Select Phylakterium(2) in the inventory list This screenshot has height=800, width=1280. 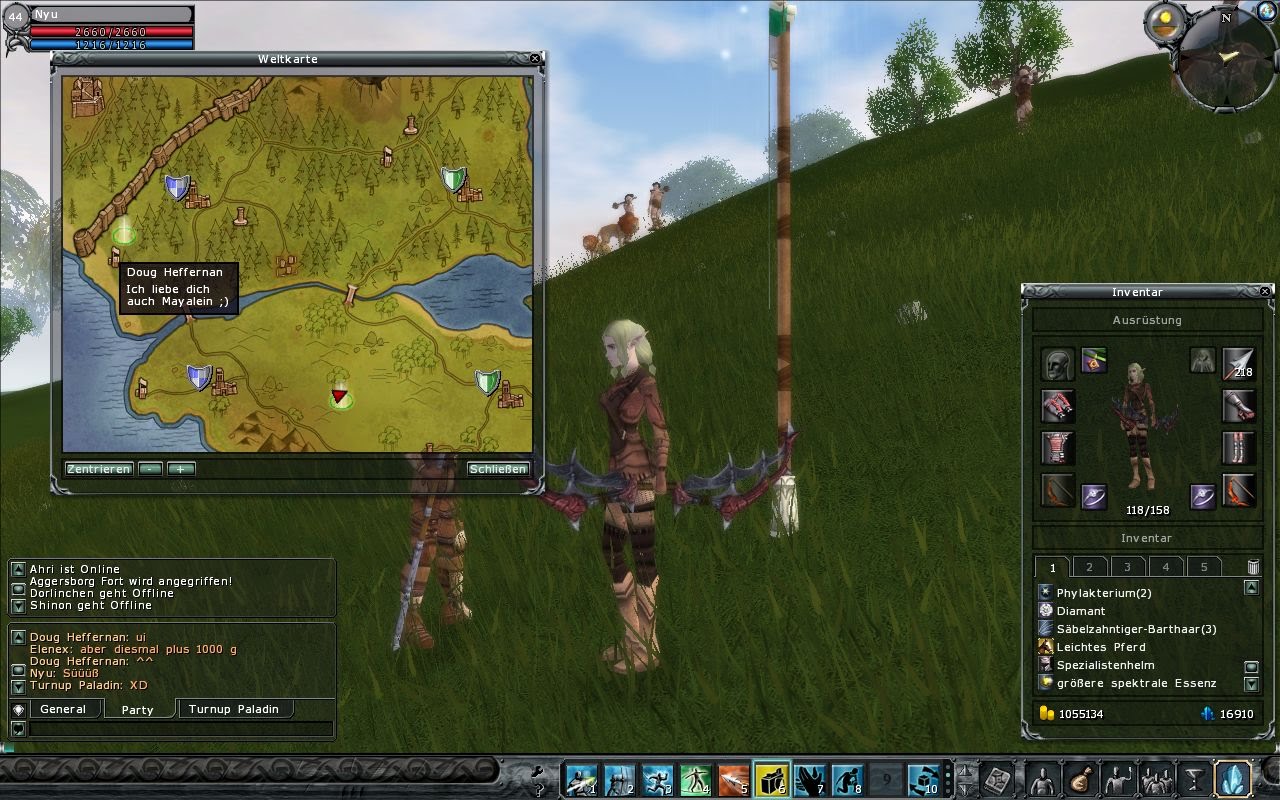[1104, 593]
